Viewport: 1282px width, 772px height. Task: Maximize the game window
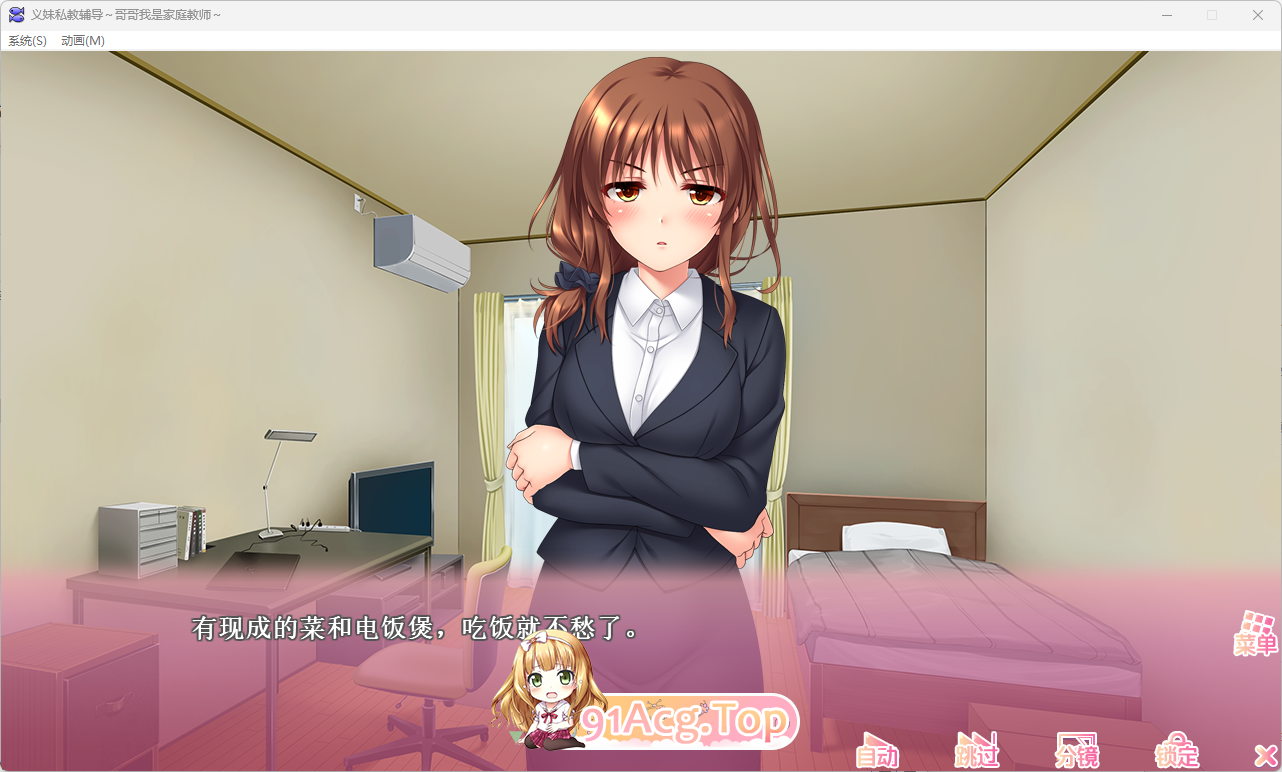pos(1212,15)
